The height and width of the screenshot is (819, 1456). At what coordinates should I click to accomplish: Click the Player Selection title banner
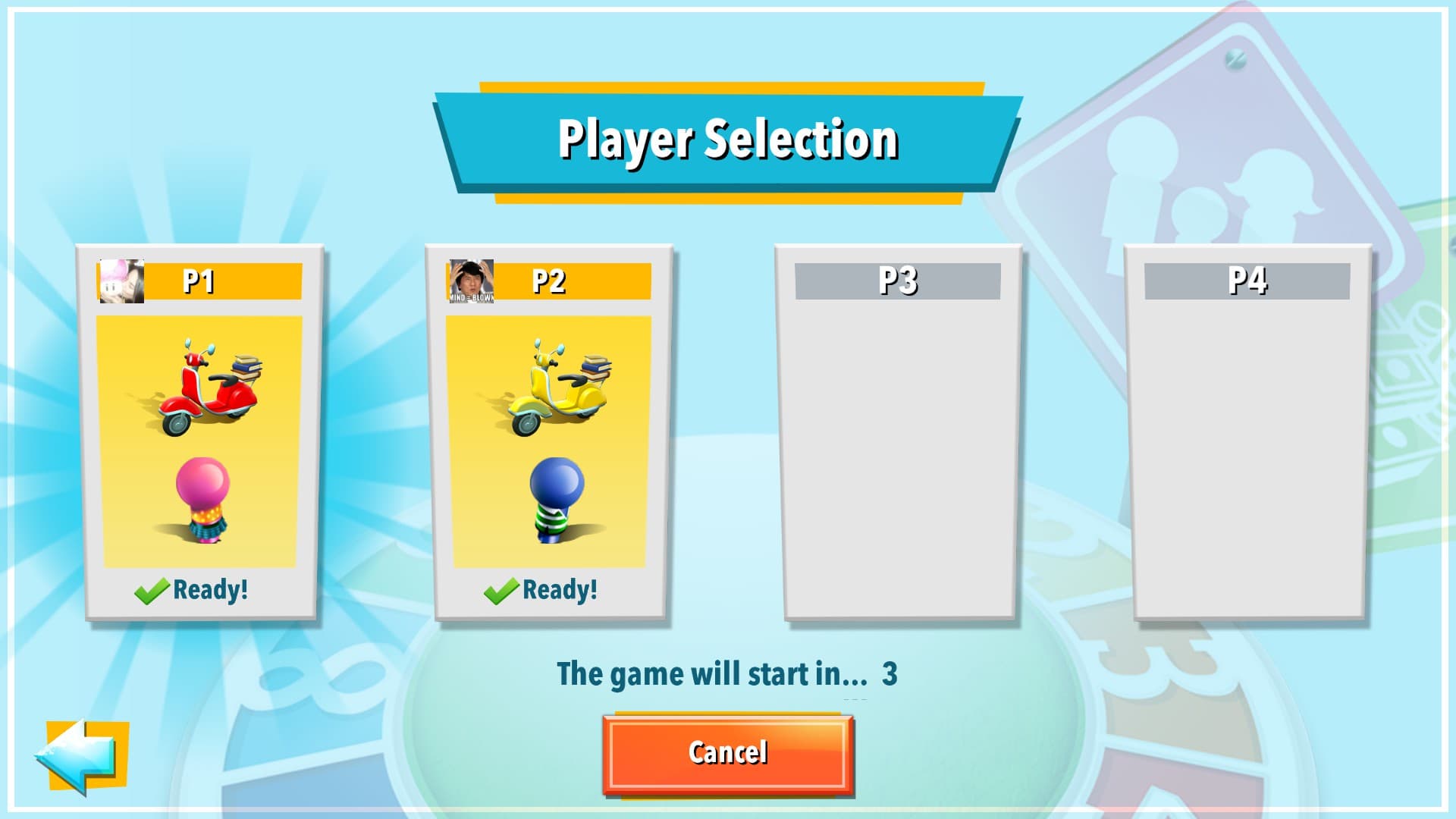[x=728, y=139]
